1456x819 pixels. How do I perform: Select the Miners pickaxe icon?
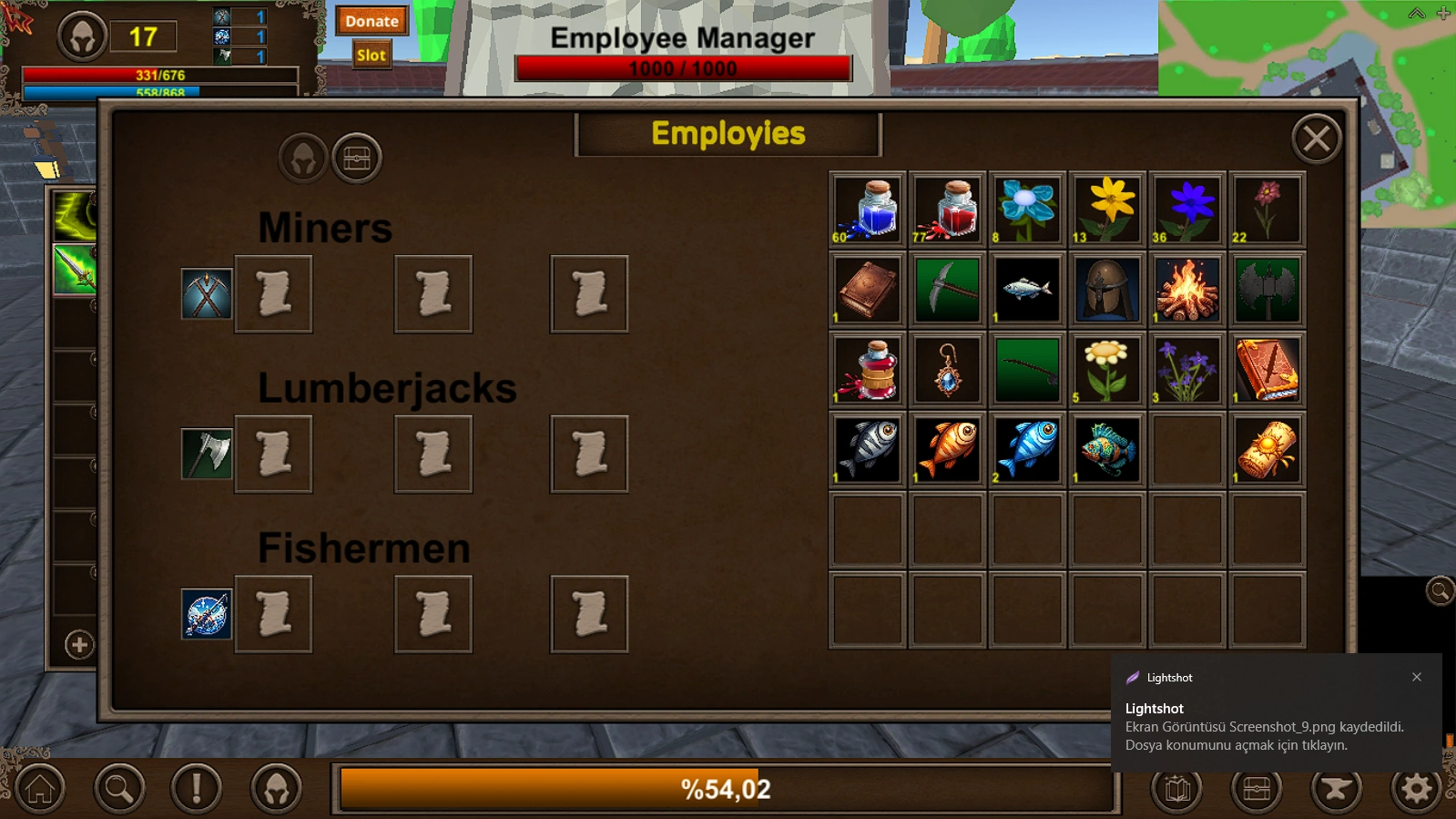tap(206, 293)
